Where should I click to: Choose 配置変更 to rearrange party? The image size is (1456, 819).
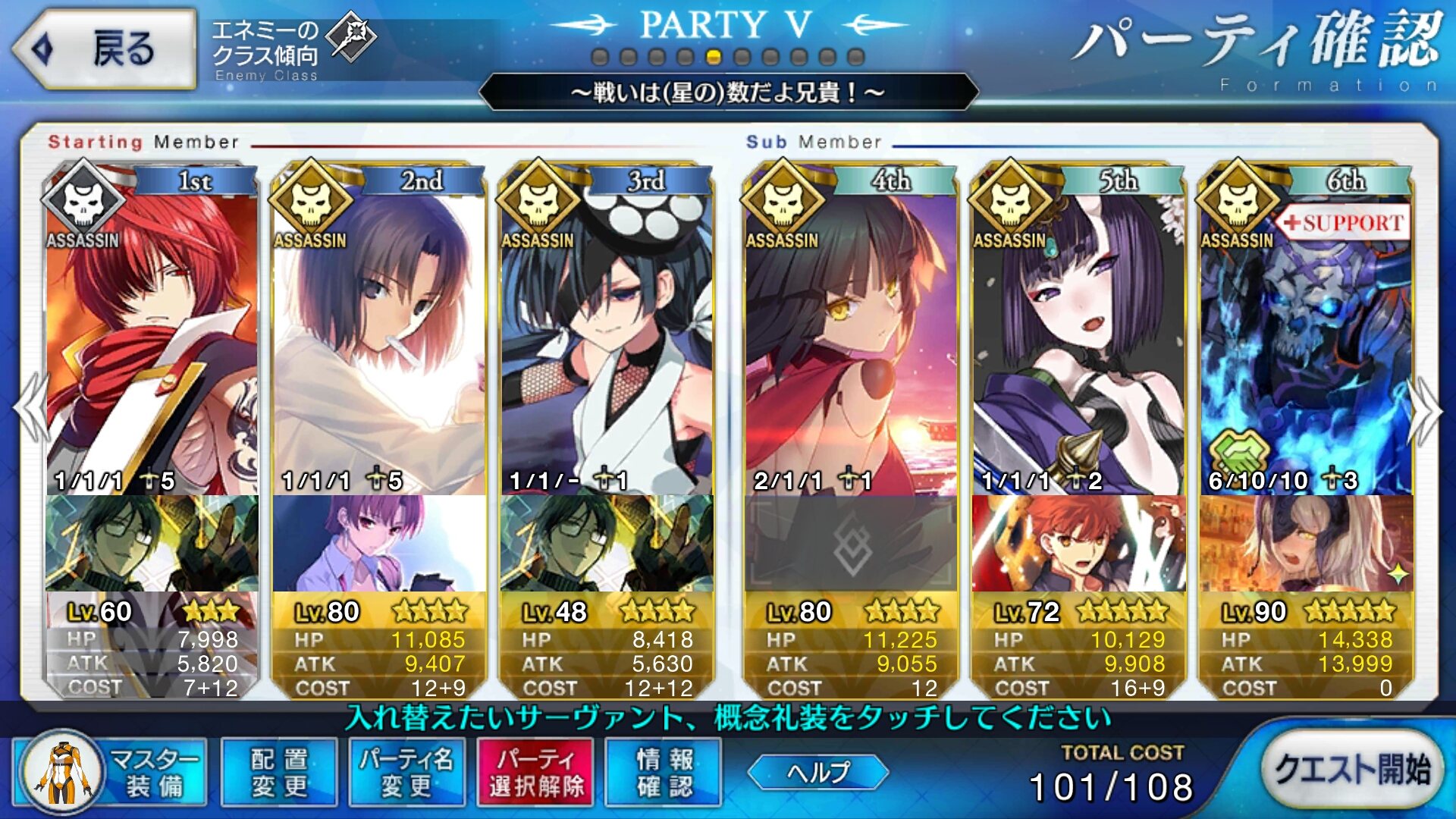tap(279, 772)
